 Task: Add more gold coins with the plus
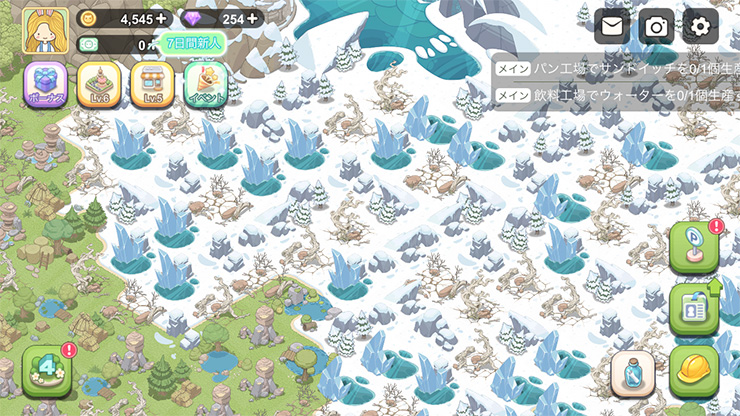[163, 18]
